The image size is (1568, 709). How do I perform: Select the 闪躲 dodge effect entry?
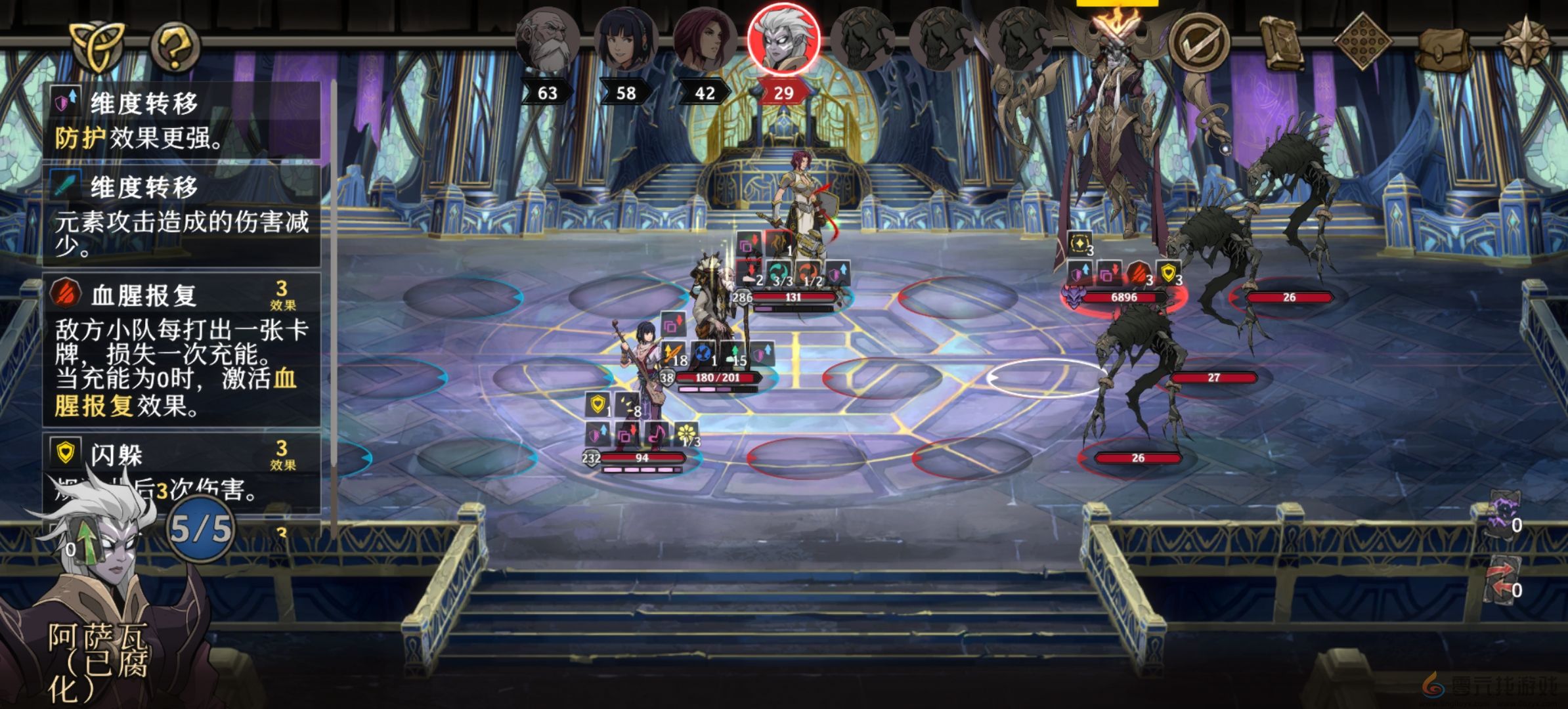(x=181, y=471)
